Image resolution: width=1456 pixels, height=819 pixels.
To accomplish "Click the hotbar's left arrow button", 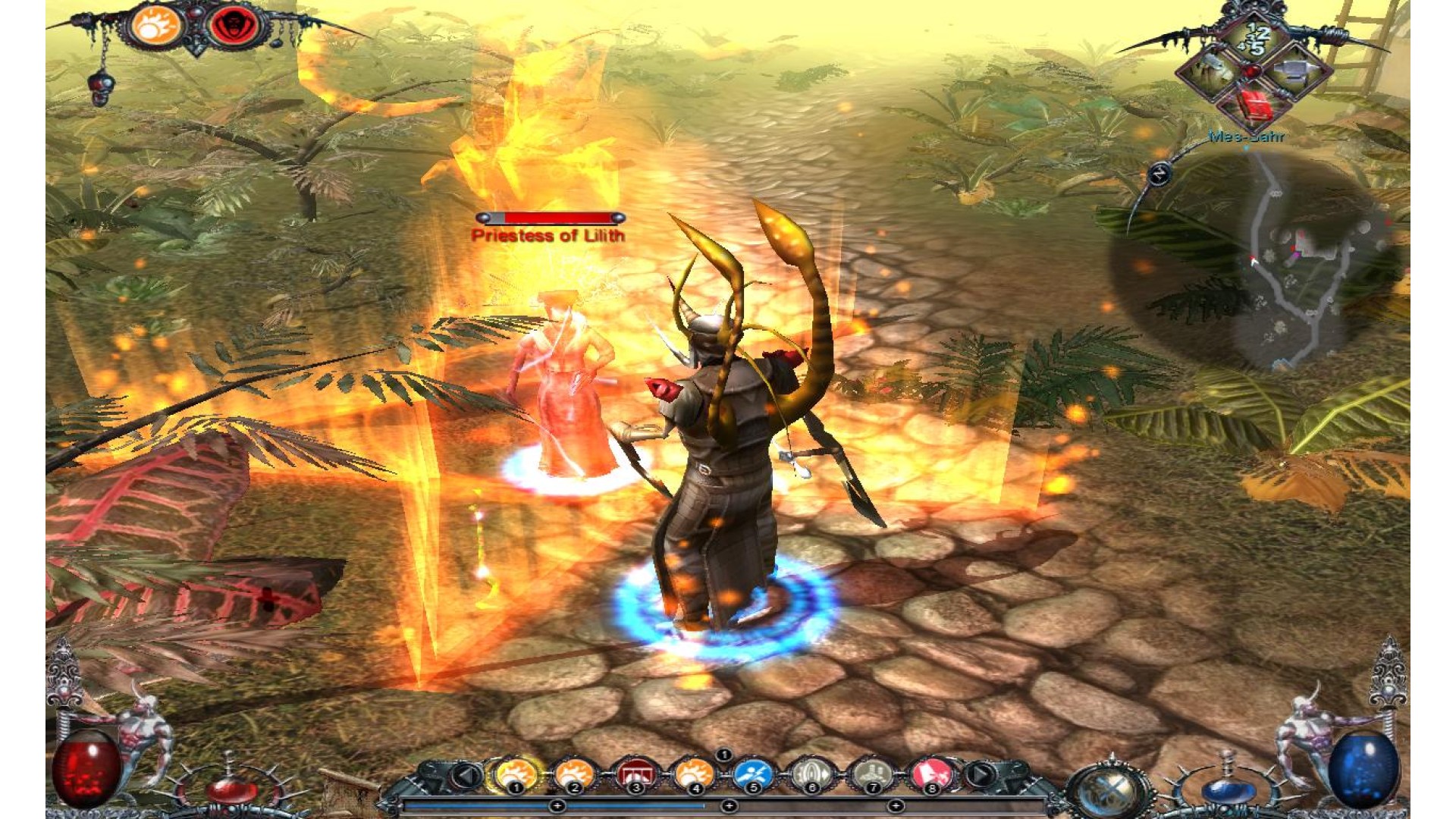I will point(467,775).
